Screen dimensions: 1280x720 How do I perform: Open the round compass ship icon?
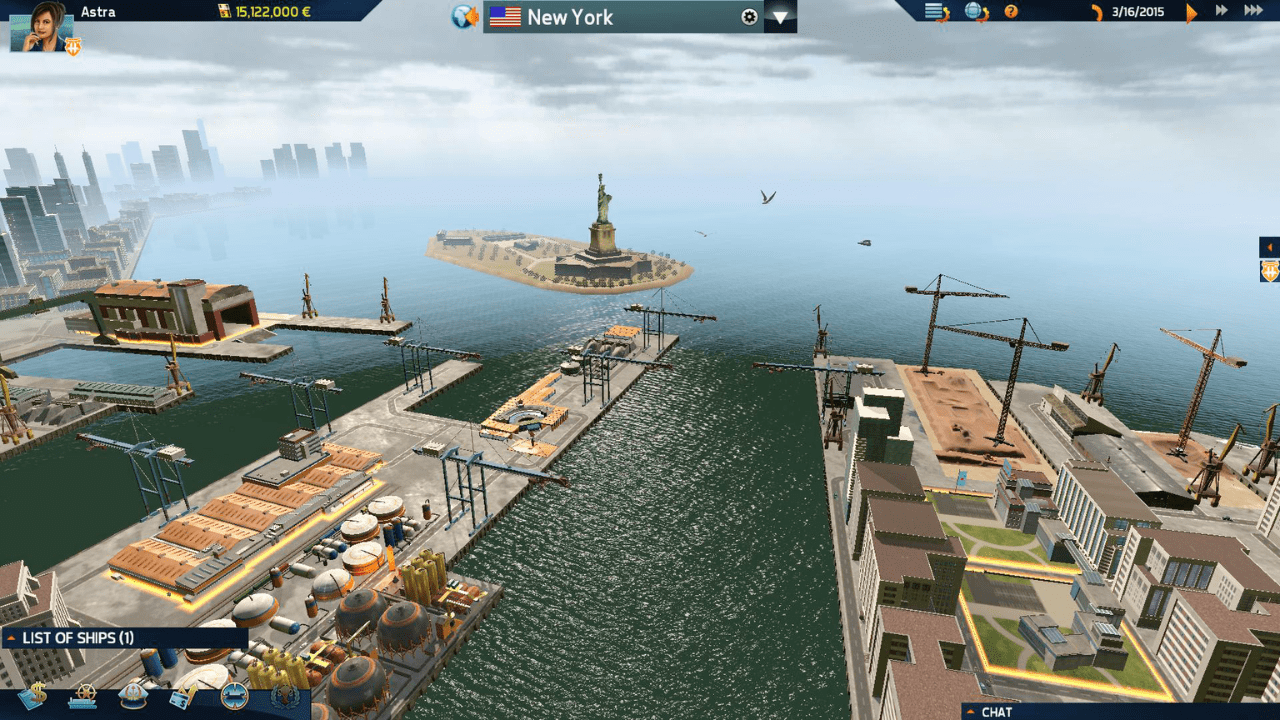234,695
